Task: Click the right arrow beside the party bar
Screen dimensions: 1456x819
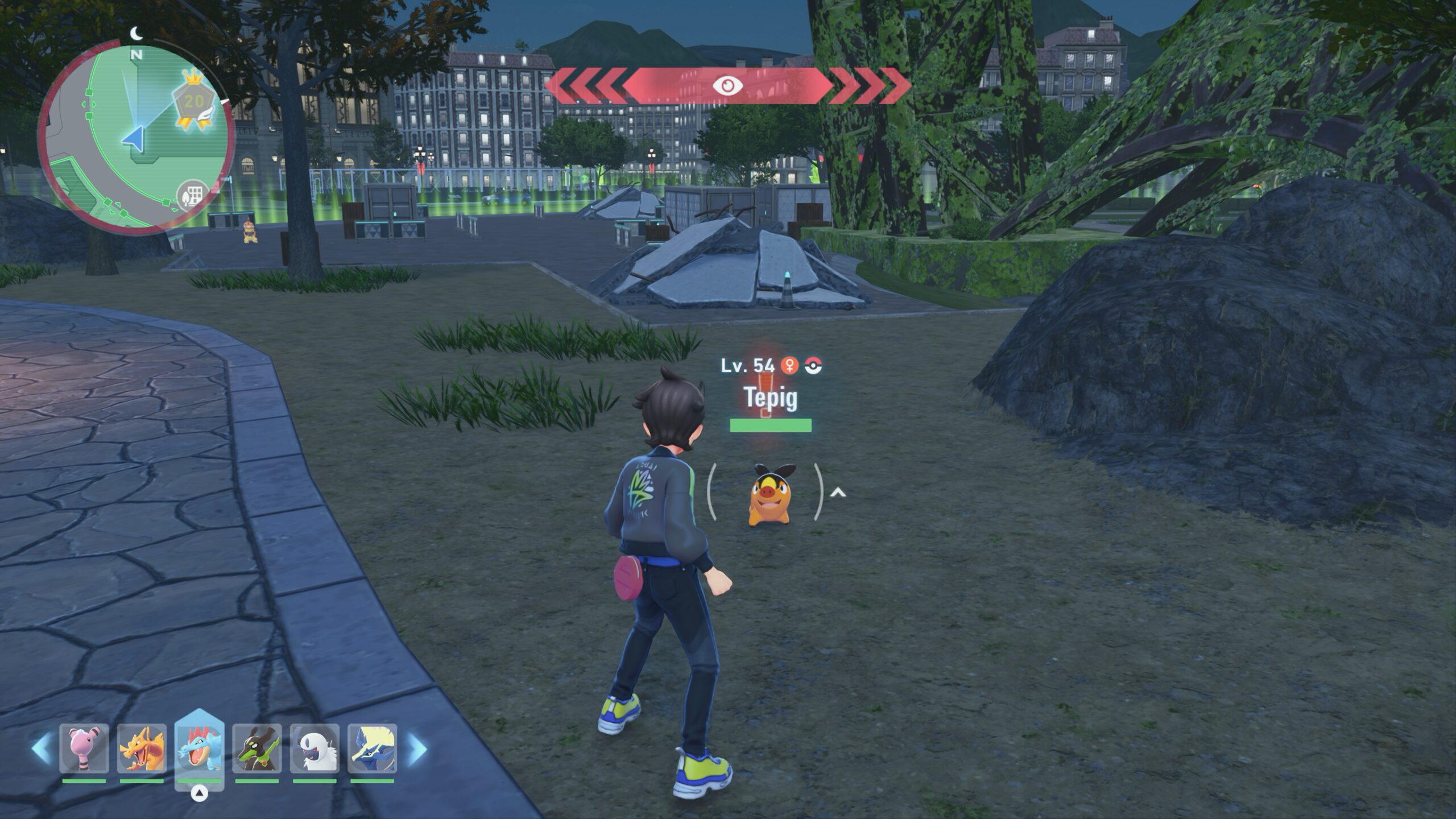Action: click(x=417, y=748)
